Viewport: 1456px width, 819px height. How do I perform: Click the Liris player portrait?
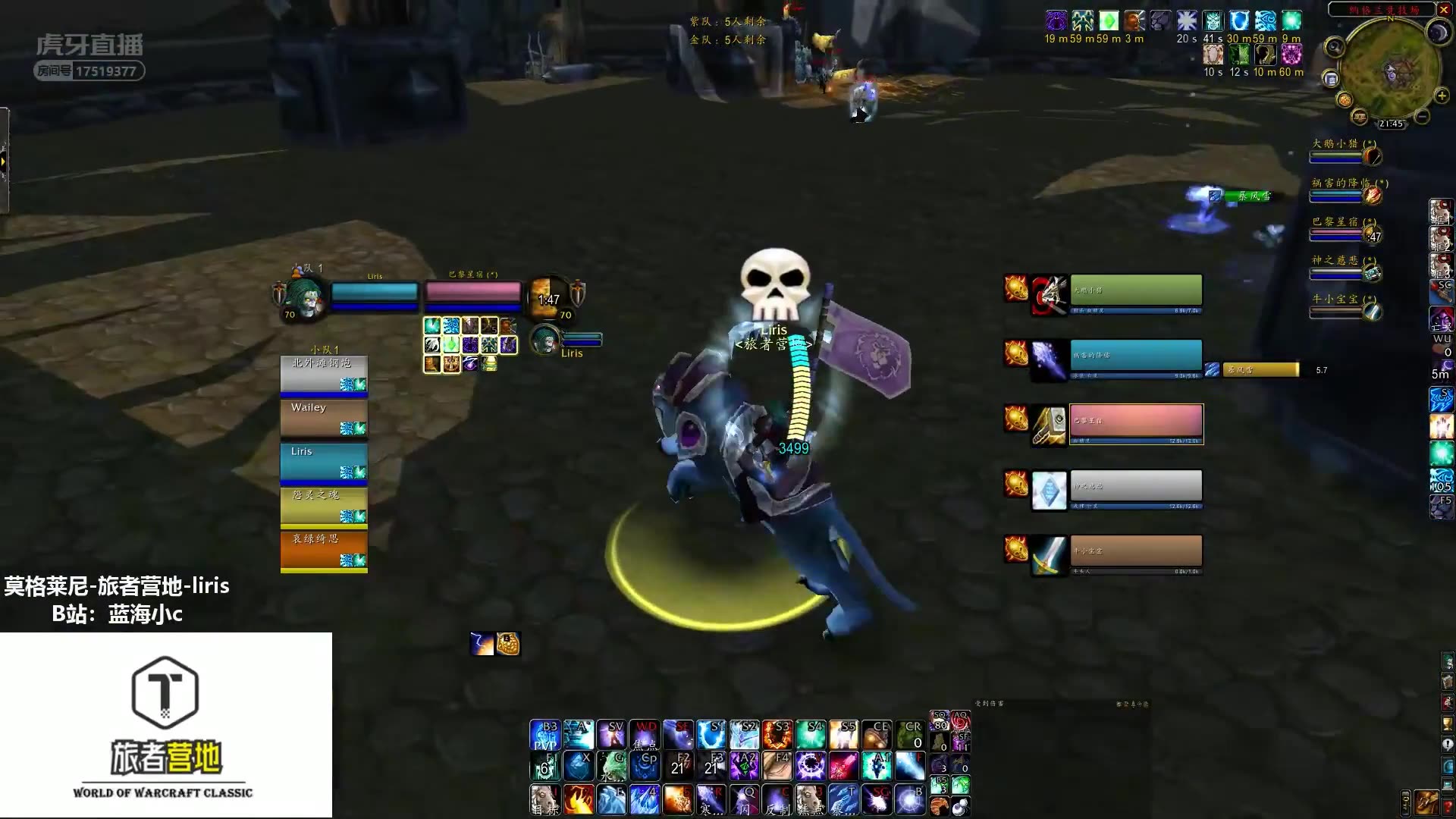(301, 296)
